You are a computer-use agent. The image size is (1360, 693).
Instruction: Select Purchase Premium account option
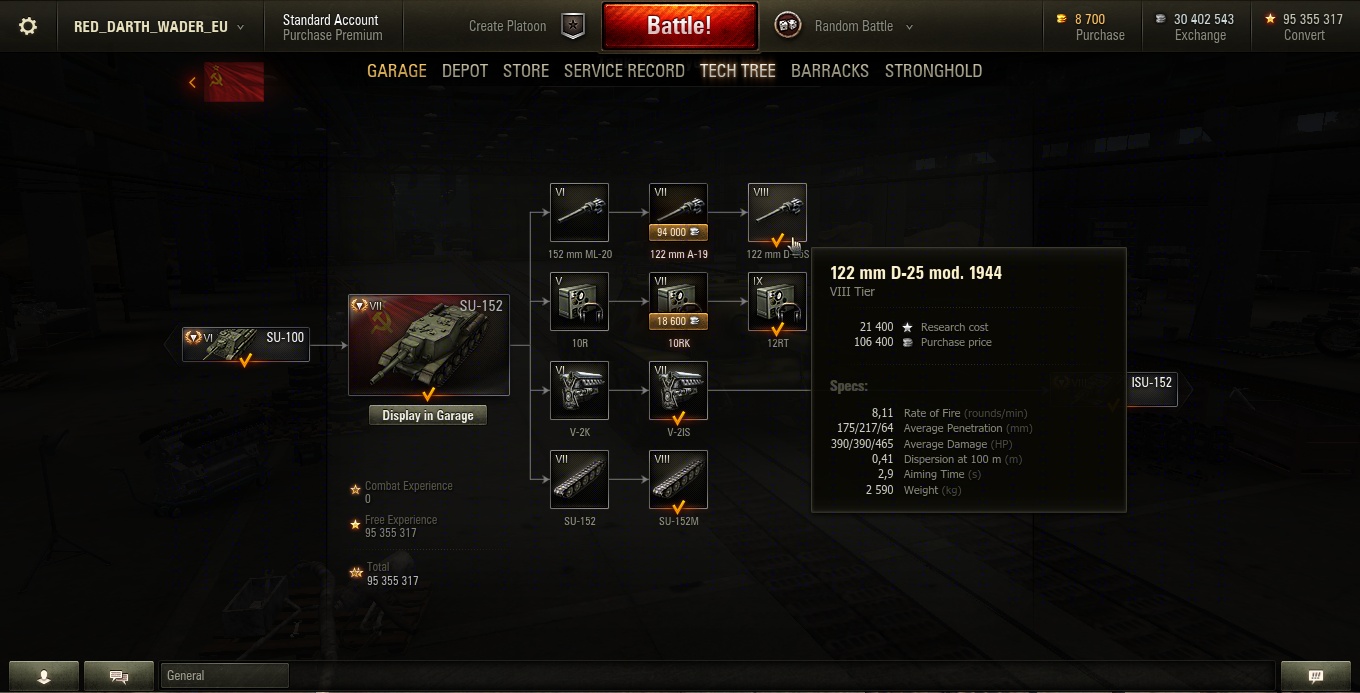[332, 35]
